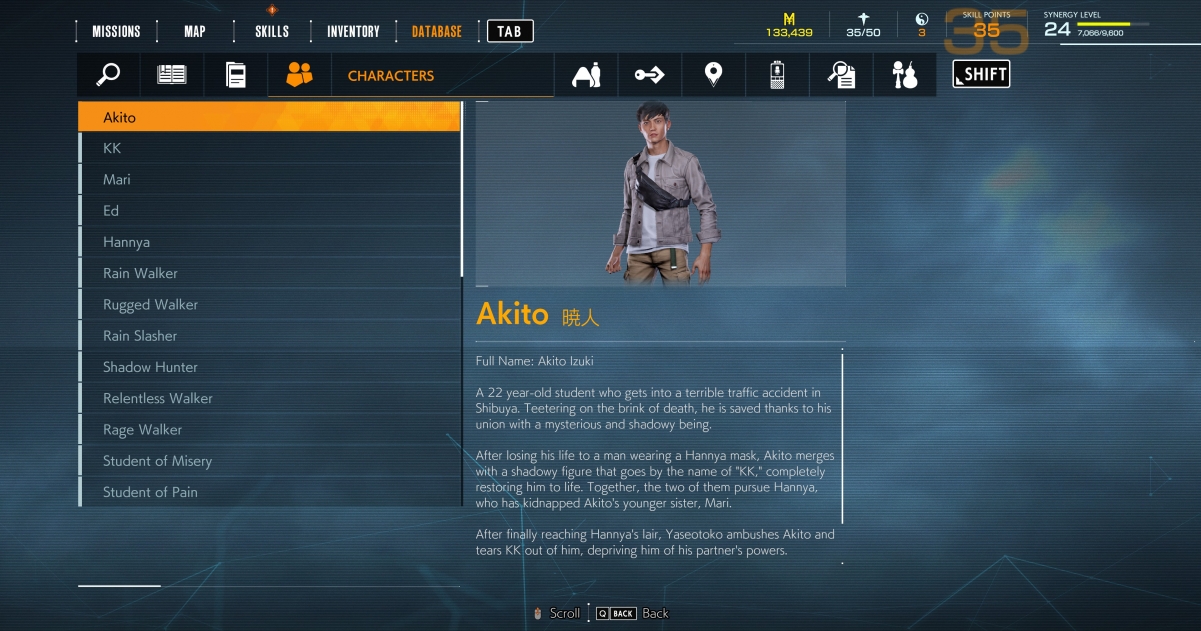Choose the document pages database category
Image resolution: width=1201 pixels, height=631 pixels.
tap(236, 75)
